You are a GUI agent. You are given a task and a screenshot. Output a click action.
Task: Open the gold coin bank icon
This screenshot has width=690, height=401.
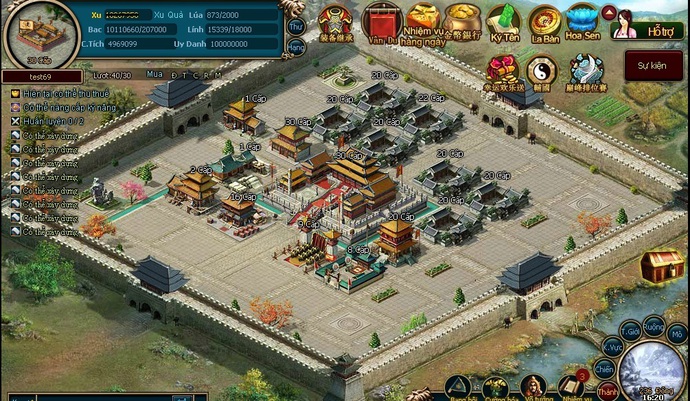(461, 22)
